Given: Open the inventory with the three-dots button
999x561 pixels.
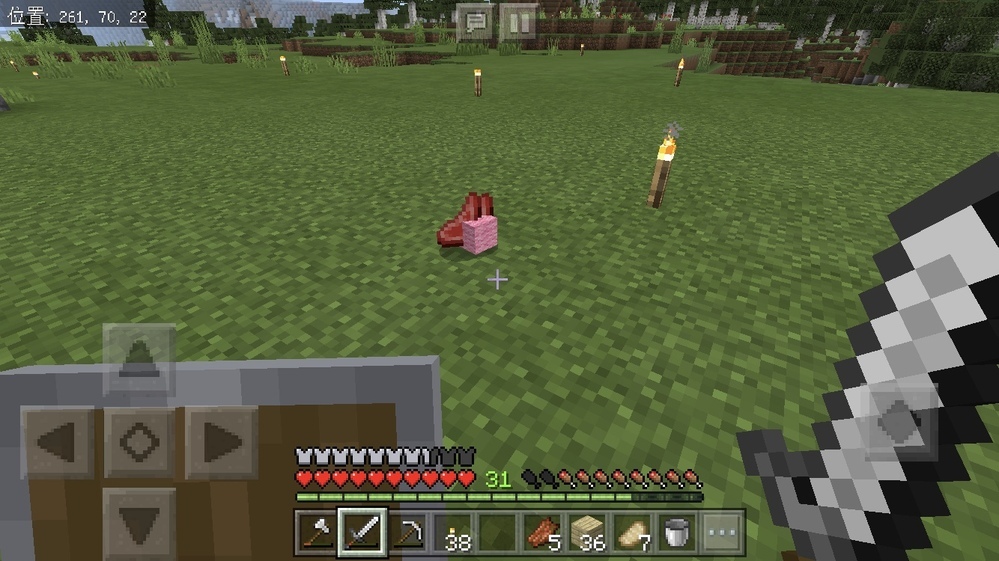Looking at the screenshot, I should (x=723, y=531).
